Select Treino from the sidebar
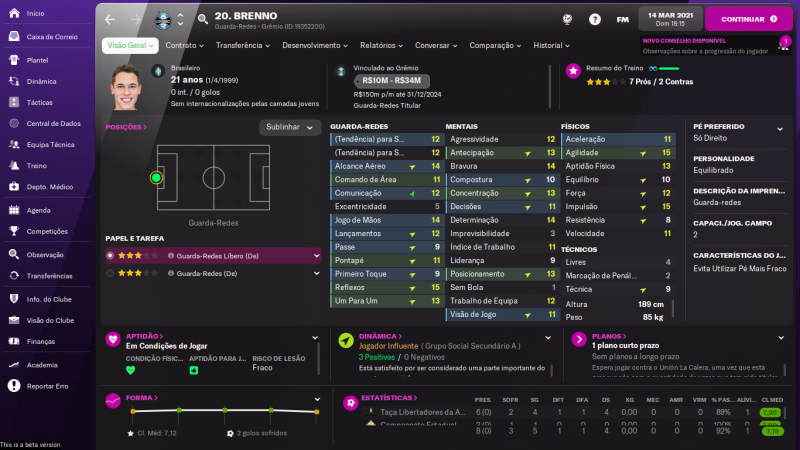 click(36, 166)
